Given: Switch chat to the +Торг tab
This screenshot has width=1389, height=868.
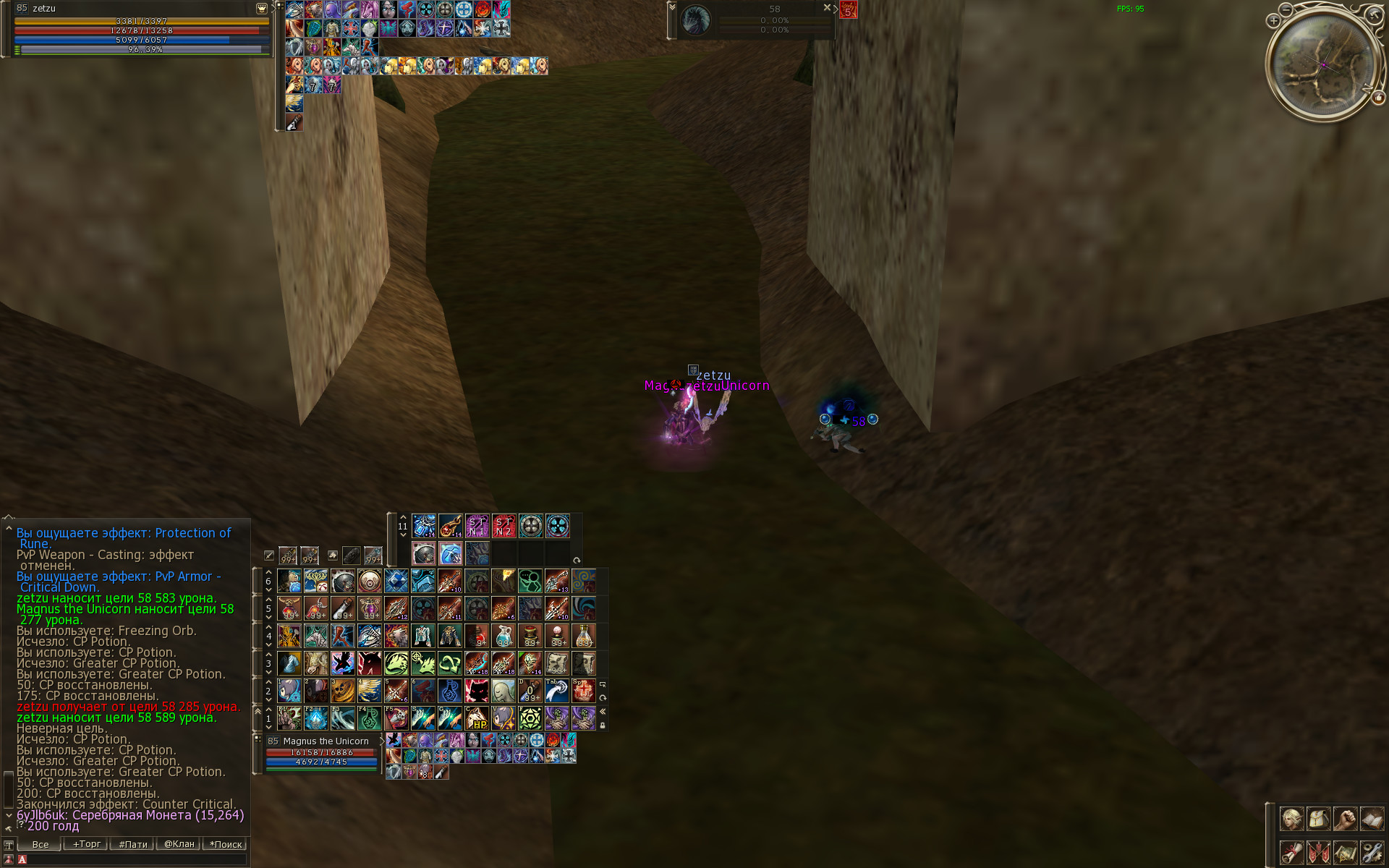Looking at the screenshot, I should click(86, 844).
